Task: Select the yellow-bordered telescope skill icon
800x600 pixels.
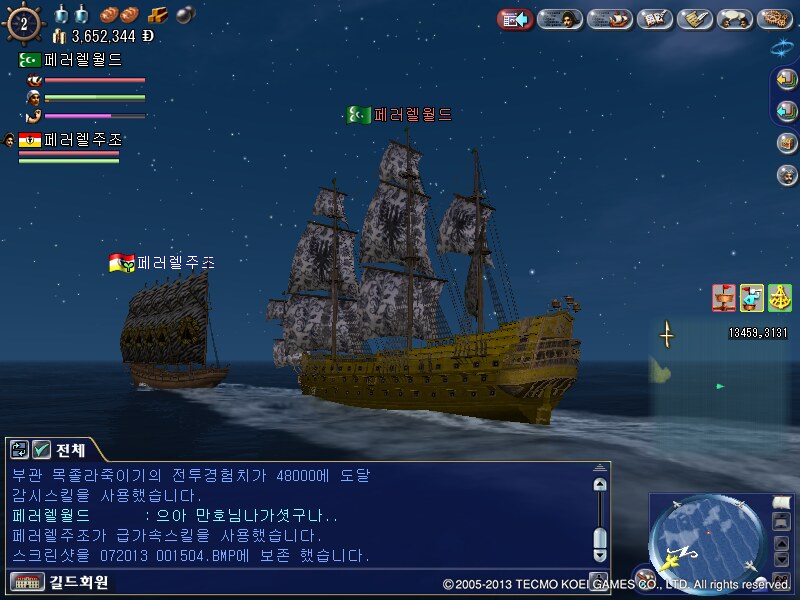Action: coord(752,297)
